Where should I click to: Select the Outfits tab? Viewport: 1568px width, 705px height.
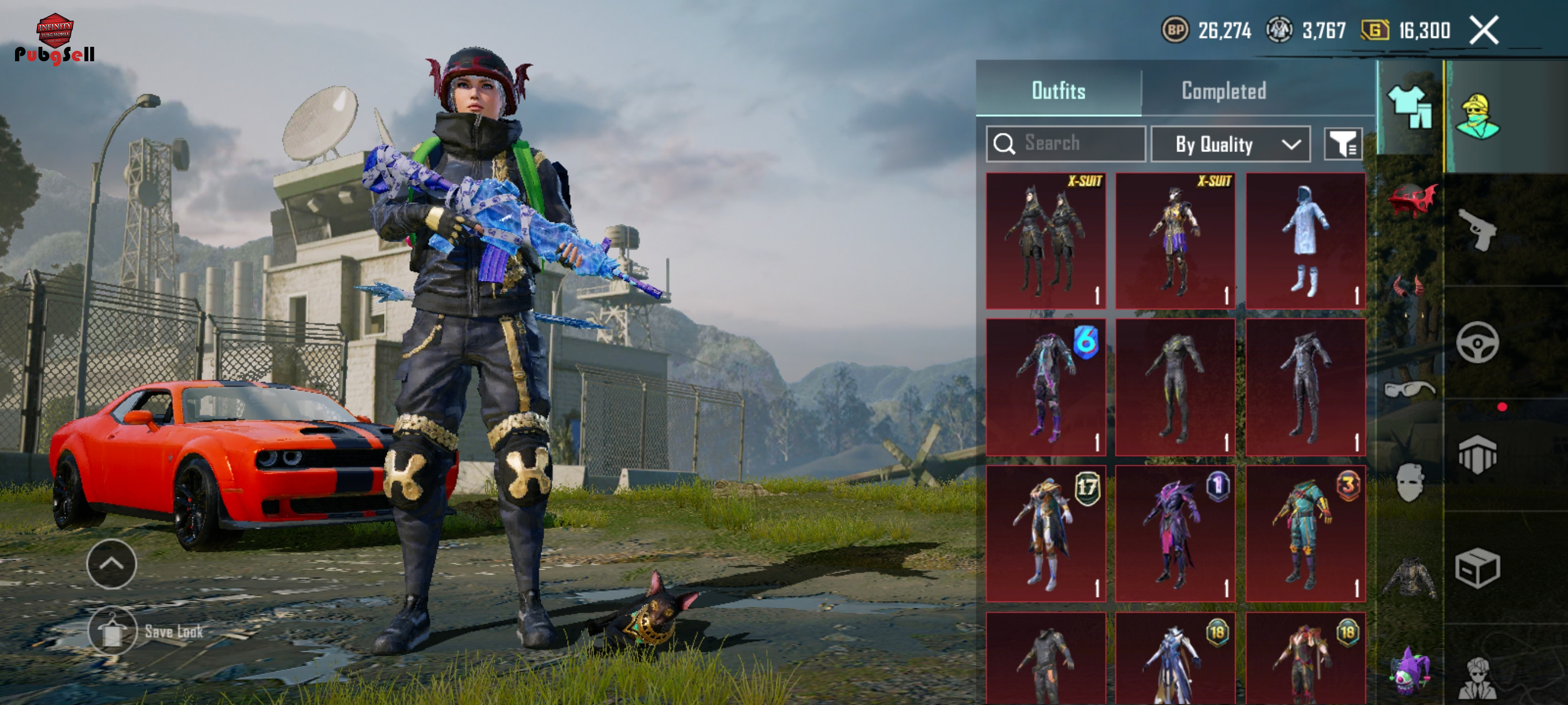point(1058,91)
